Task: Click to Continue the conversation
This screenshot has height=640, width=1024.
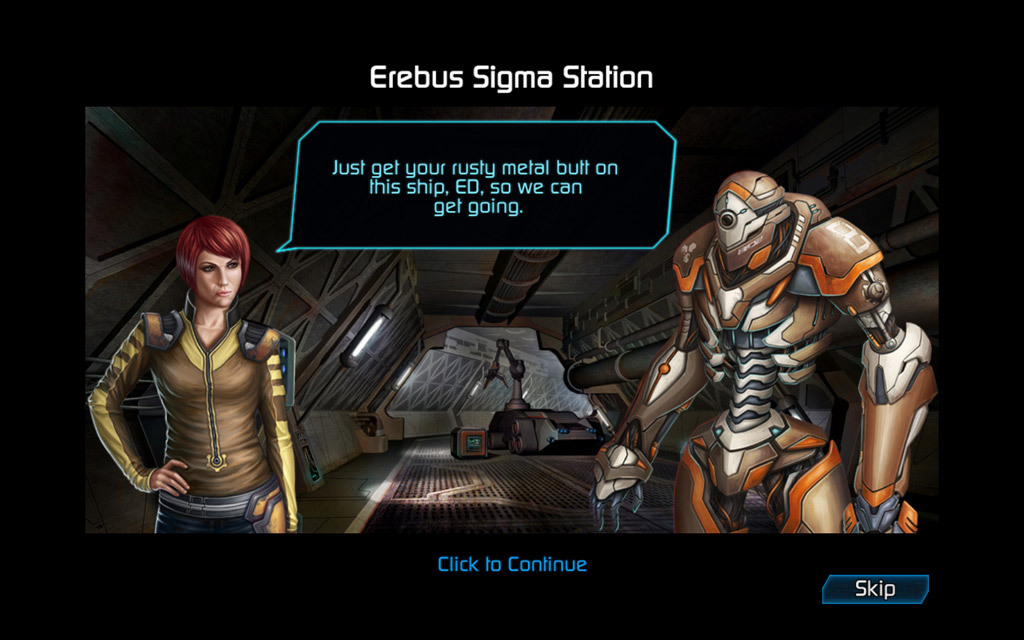Action: pos(512,564)
